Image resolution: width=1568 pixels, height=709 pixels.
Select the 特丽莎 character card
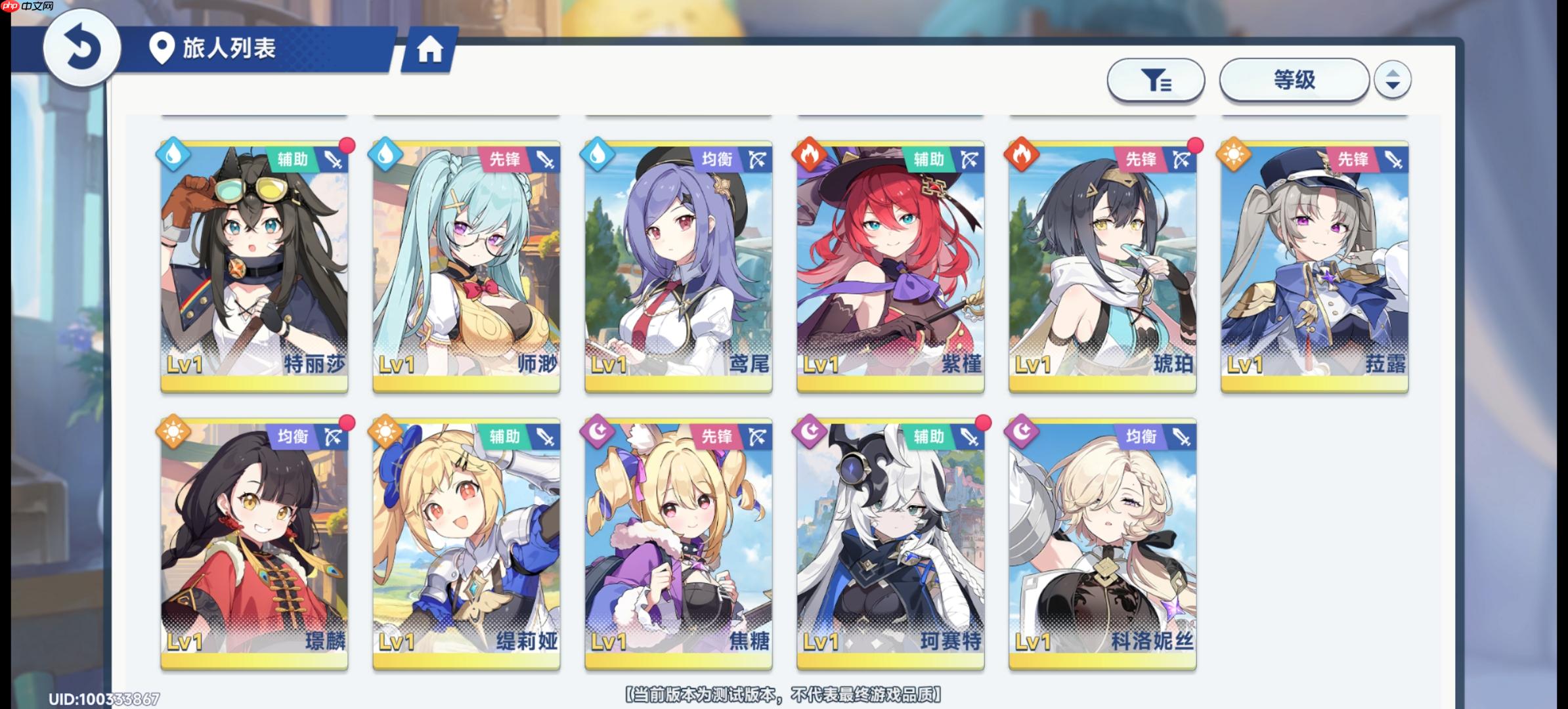(x=254, y=266)
